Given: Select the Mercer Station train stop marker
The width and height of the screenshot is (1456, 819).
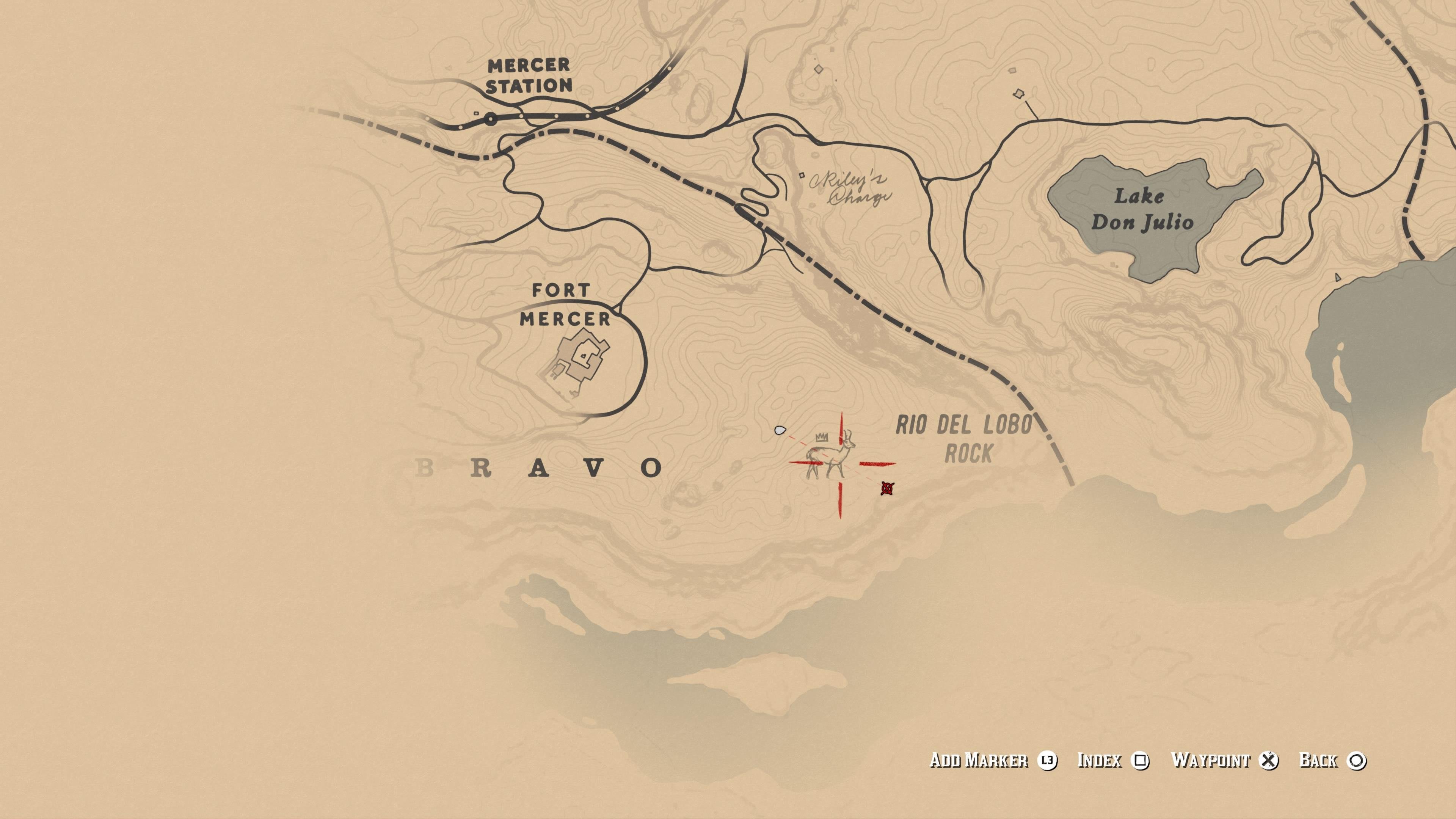Looking at the screenshot, I should 491,119.
